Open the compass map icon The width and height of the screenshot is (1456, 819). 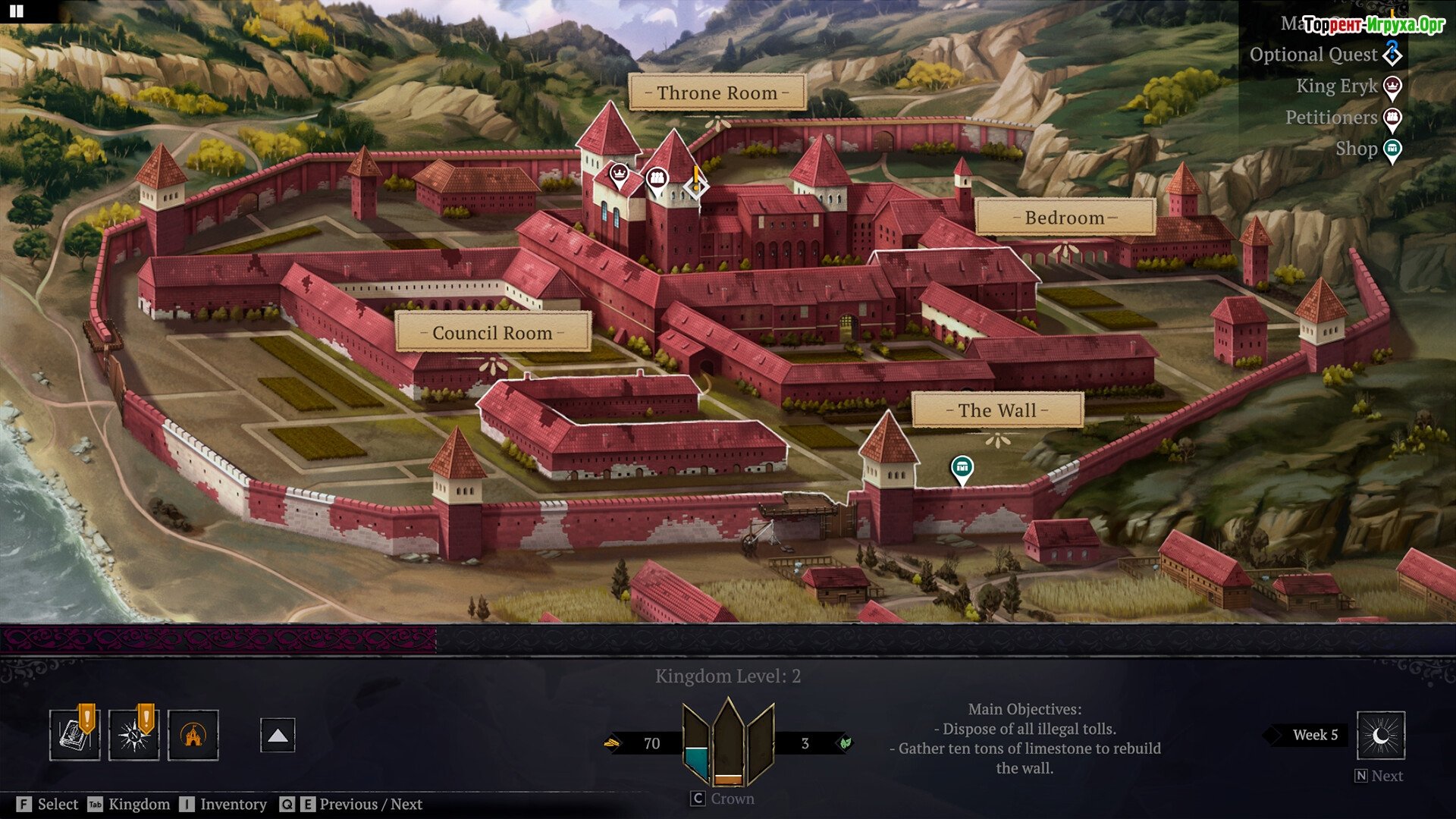pyautogui.click(x=133, y=735)
